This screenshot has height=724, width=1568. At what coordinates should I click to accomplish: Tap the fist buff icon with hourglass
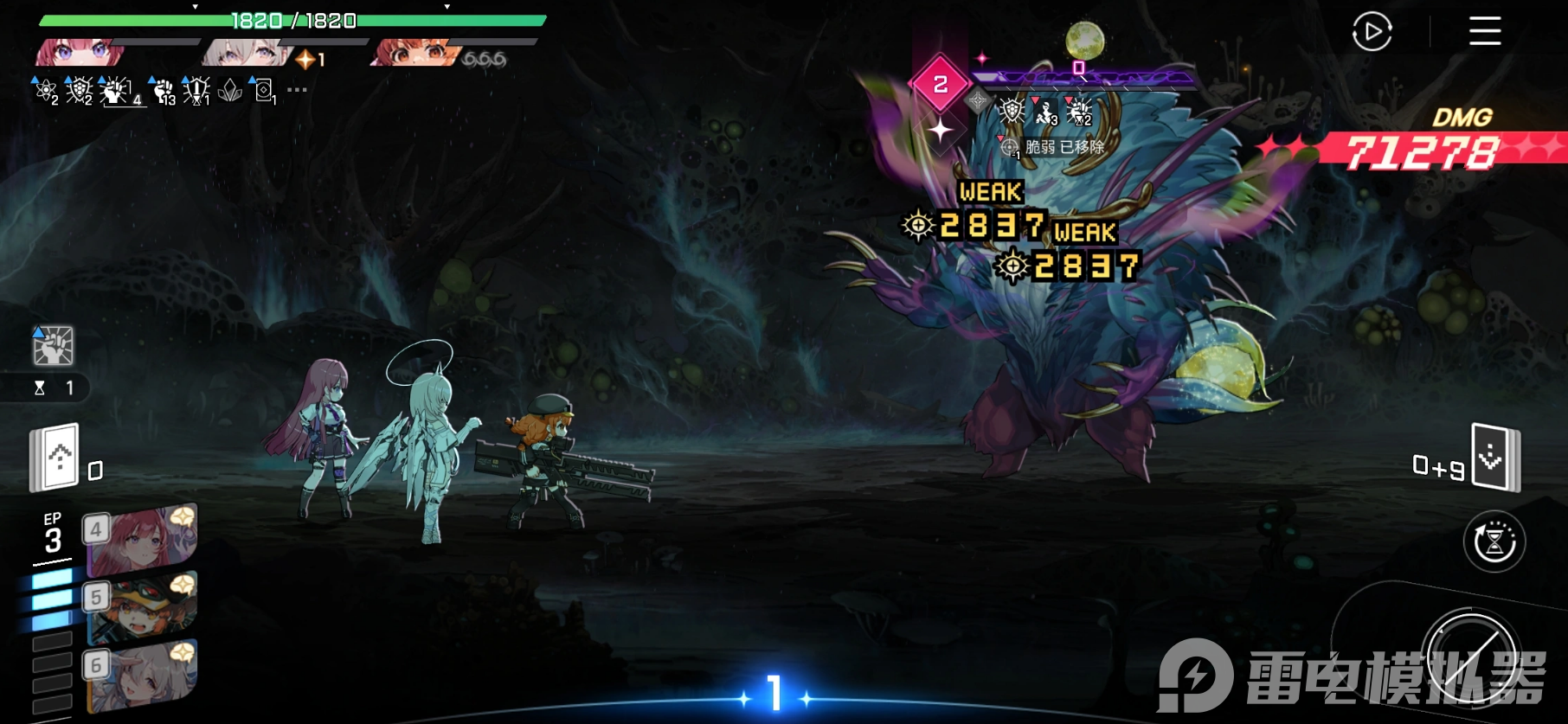(x=54, y=346)
